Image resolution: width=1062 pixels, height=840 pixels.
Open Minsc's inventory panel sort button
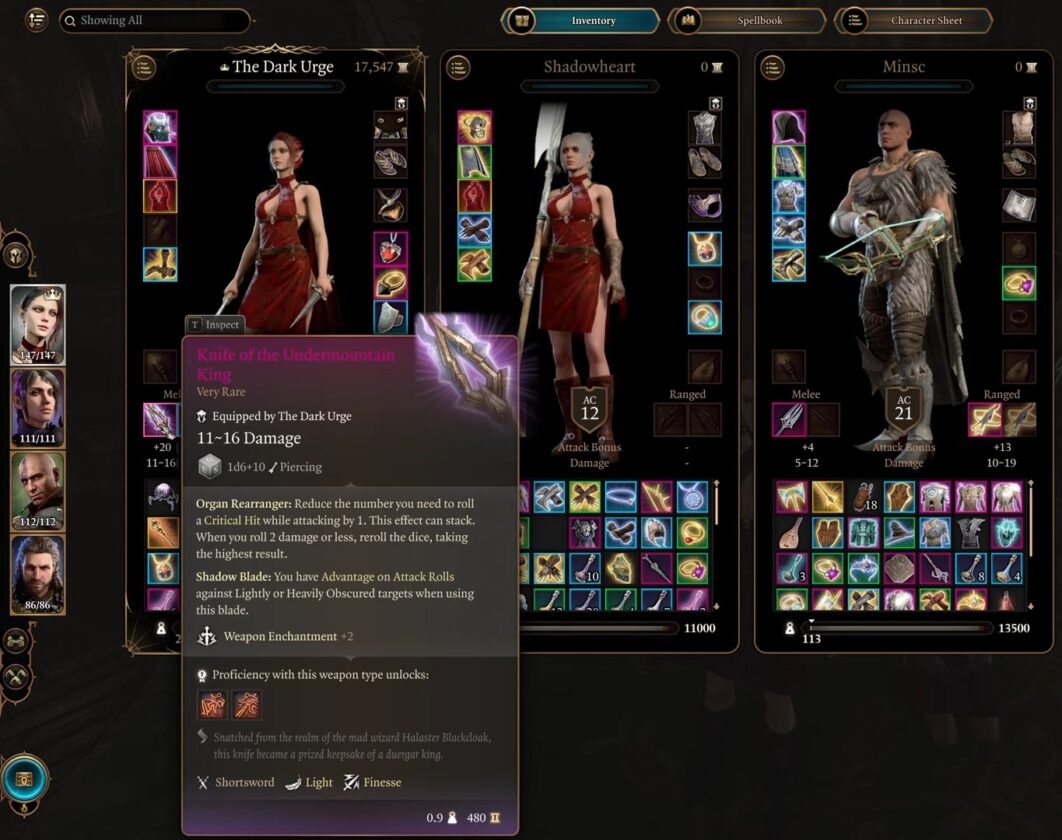coord(773,68)
